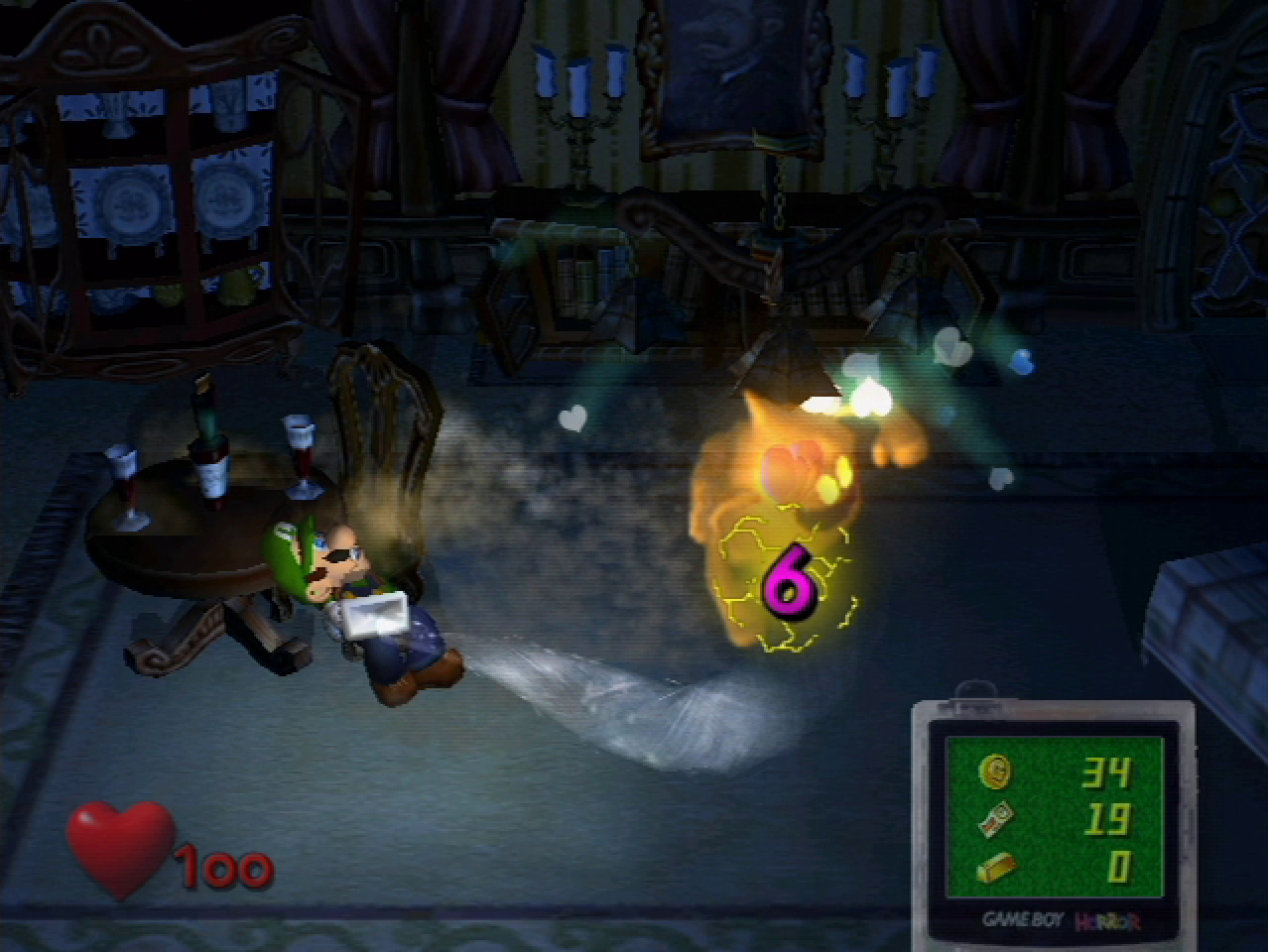Click the gold coin icon

pyautogui.click(x=995, y=771)
